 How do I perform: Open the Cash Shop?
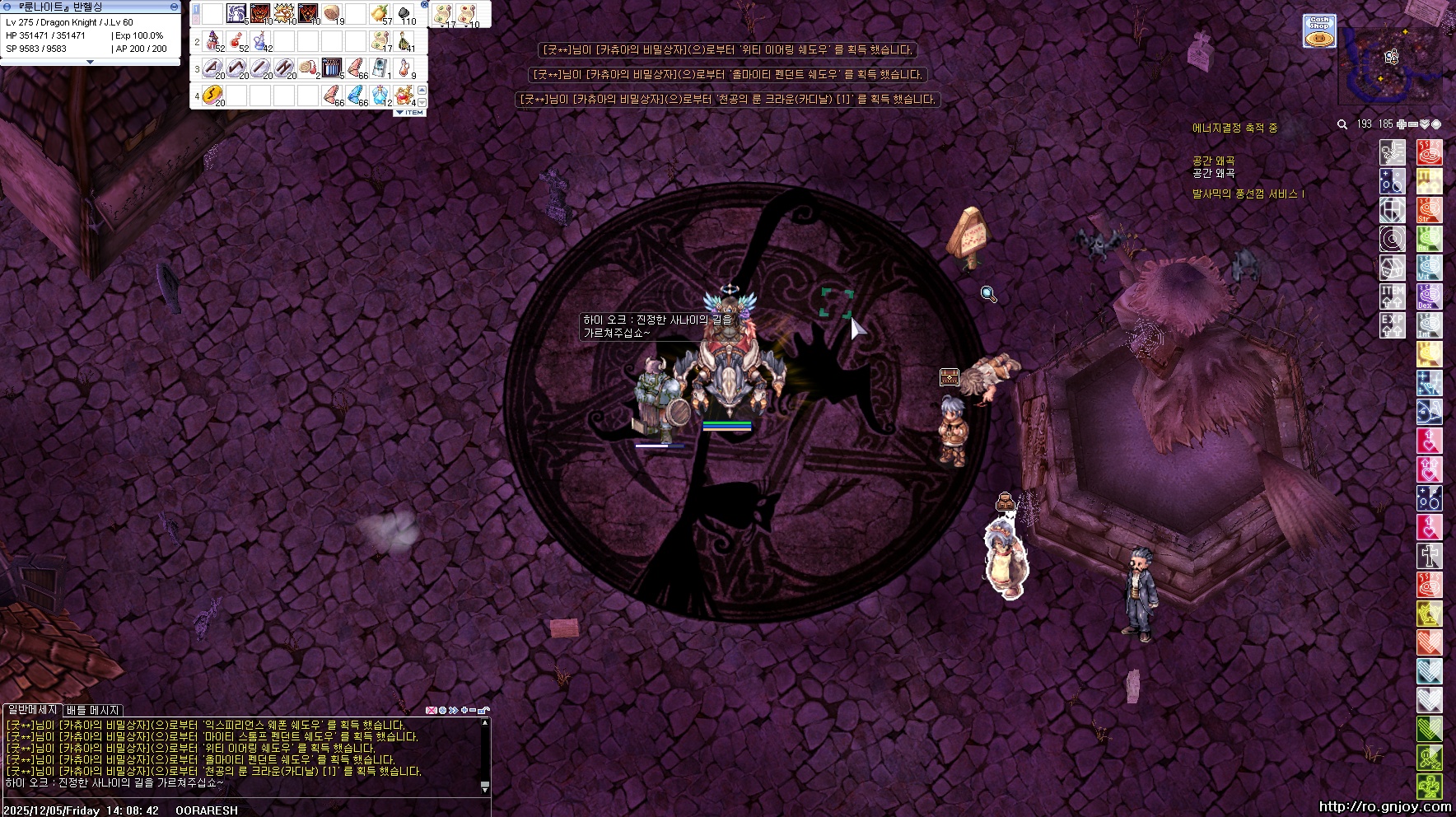[x=1319, y=31]
